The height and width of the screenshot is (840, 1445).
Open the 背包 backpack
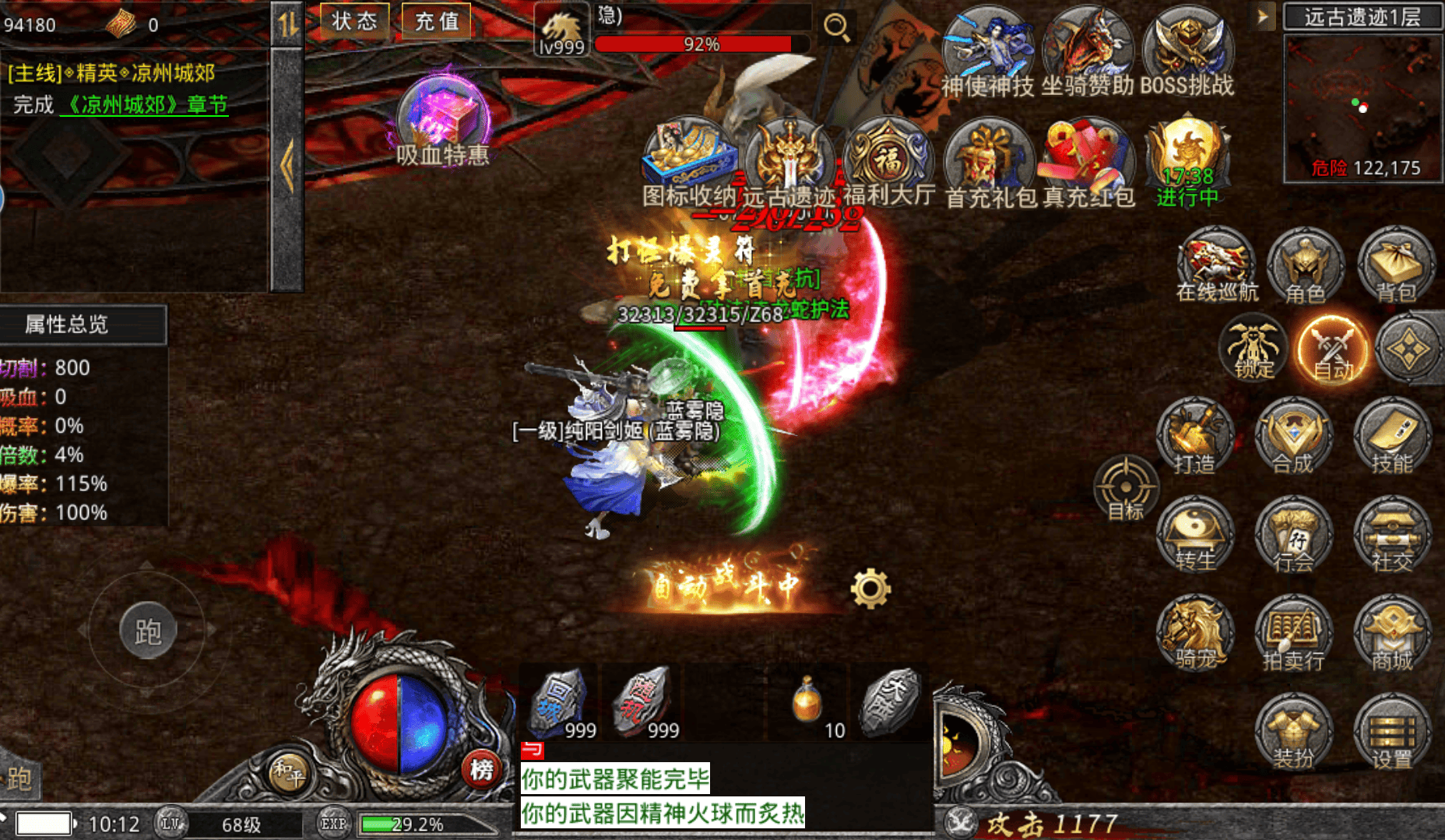[x=1396, y=265]
